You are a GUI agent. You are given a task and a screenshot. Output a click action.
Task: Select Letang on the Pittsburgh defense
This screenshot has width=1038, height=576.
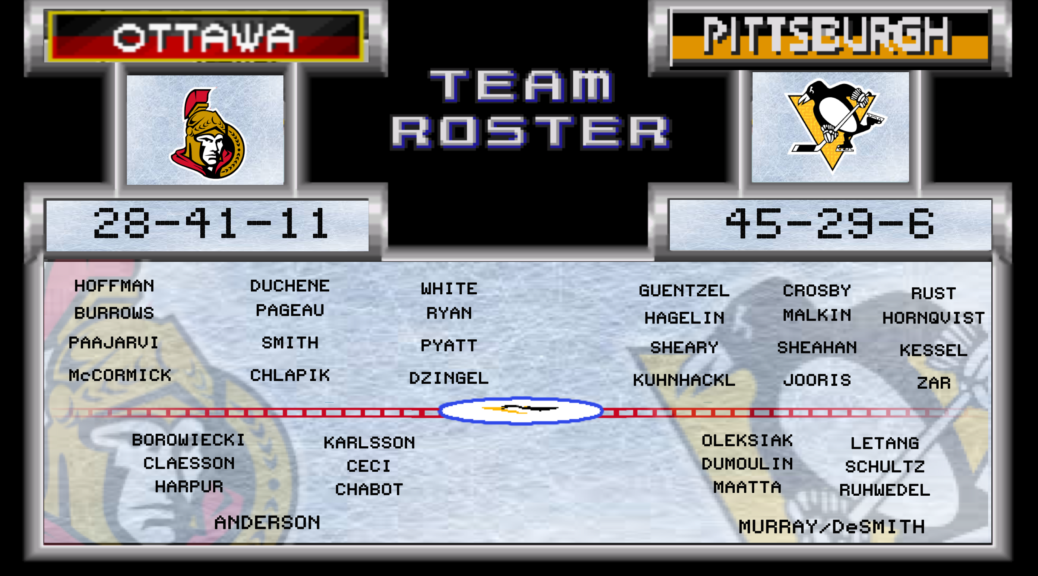[x=885, y=443]
